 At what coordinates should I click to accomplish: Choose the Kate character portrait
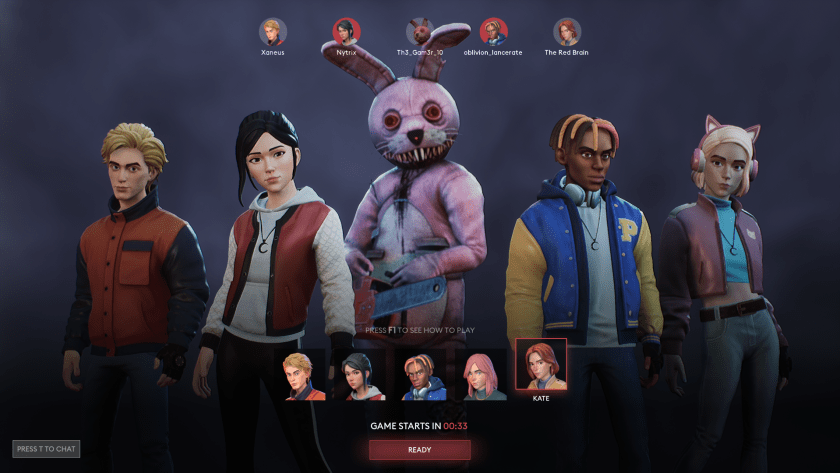pyautogui.click(x=541, y=365)
